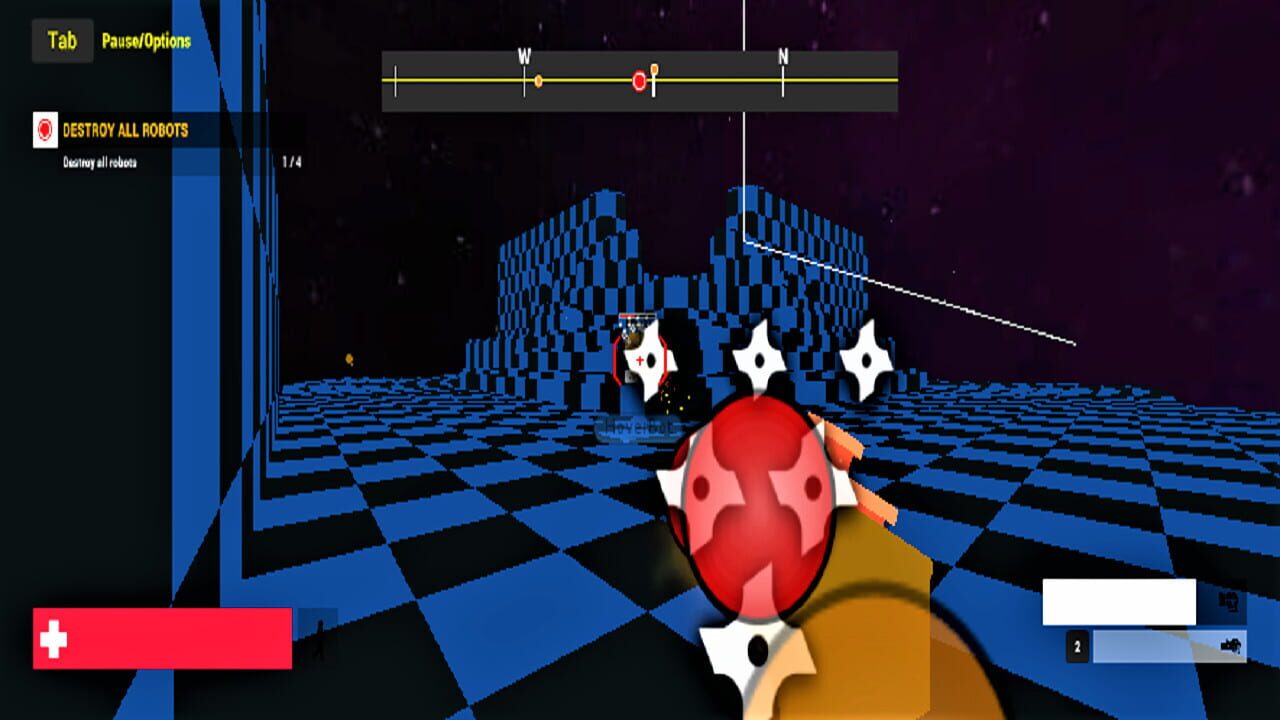Click the 1/4 objective counter
The height and width of the screenshot is (720, 1280).
293,160
